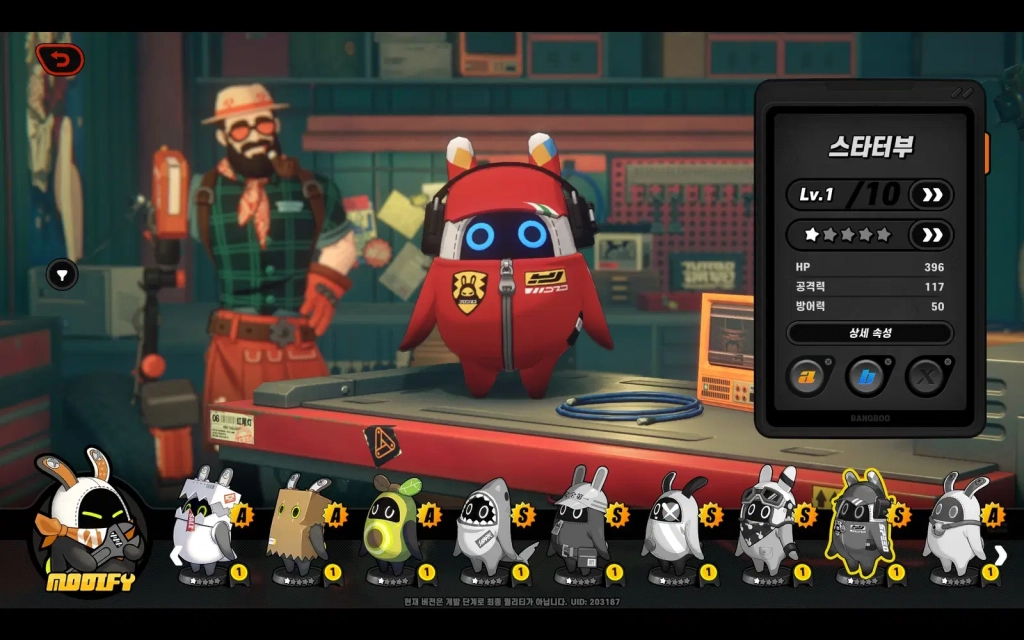Open the Bangboo filter funnel button

click(64, 274)
